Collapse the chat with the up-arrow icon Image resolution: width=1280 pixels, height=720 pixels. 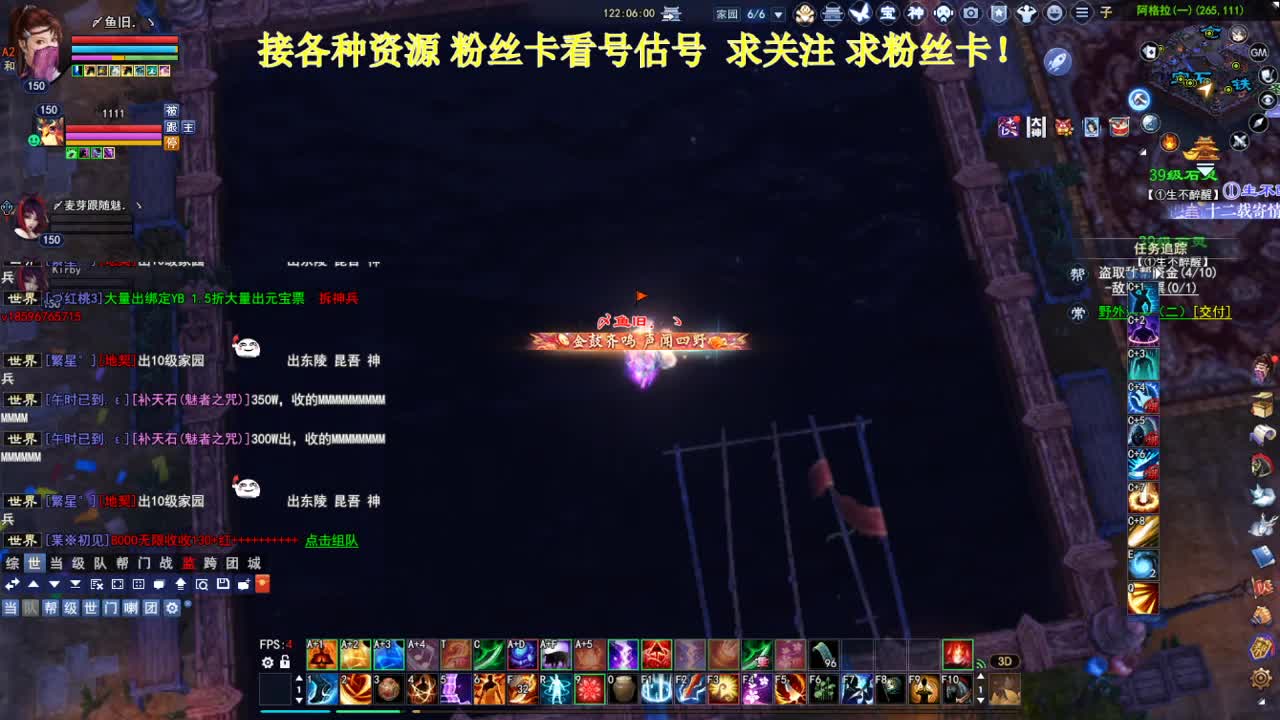click(33, 585)
